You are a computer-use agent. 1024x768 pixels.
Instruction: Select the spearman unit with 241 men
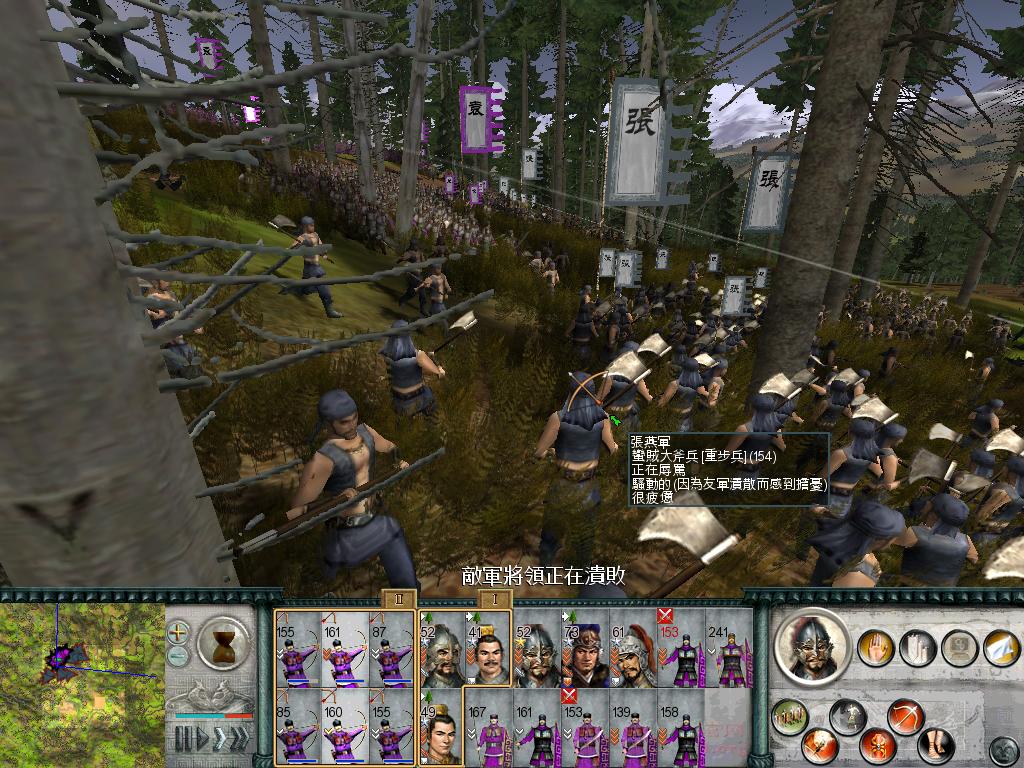(x=728, y=648)
